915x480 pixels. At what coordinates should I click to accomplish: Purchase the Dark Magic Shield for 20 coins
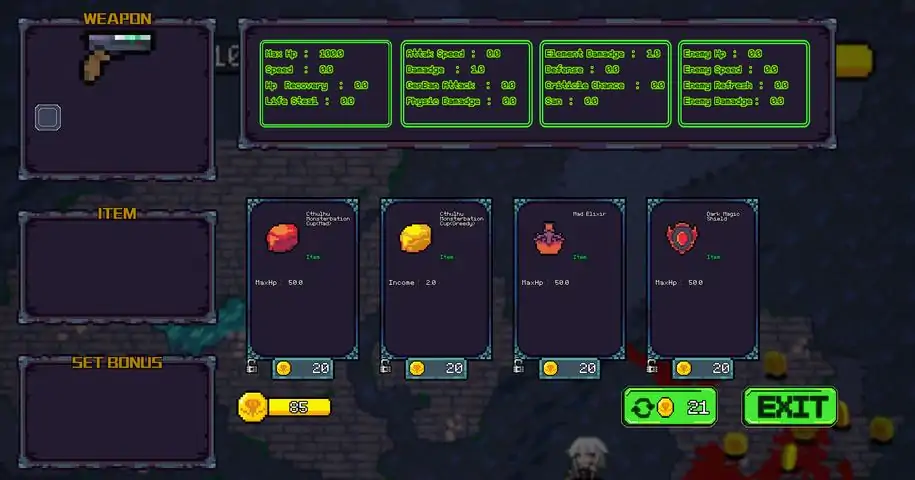pyautogui.click(x=702, y=368)
